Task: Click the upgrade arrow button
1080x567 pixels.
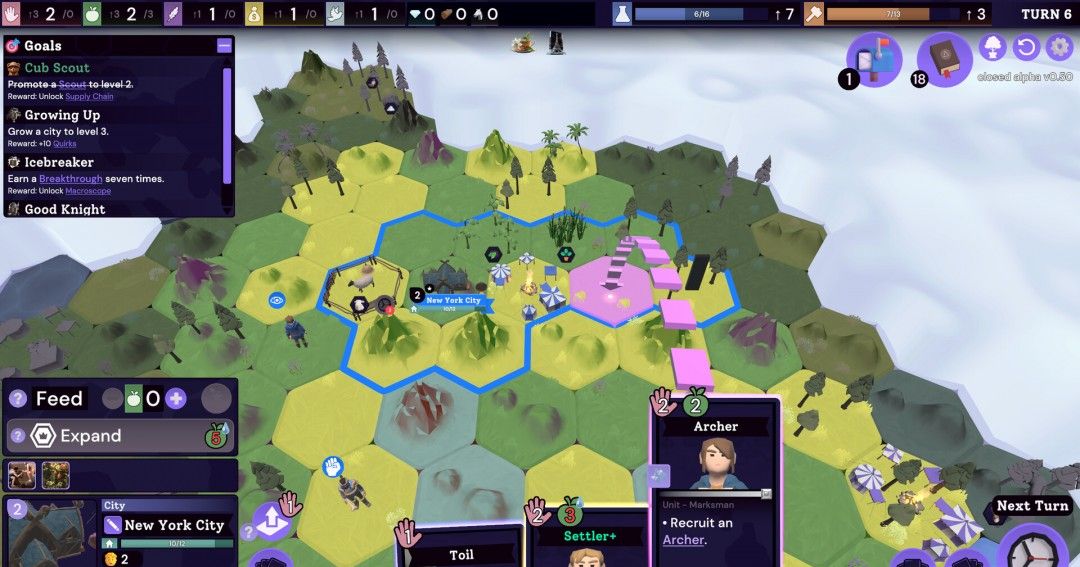Action: pos(270,521)
